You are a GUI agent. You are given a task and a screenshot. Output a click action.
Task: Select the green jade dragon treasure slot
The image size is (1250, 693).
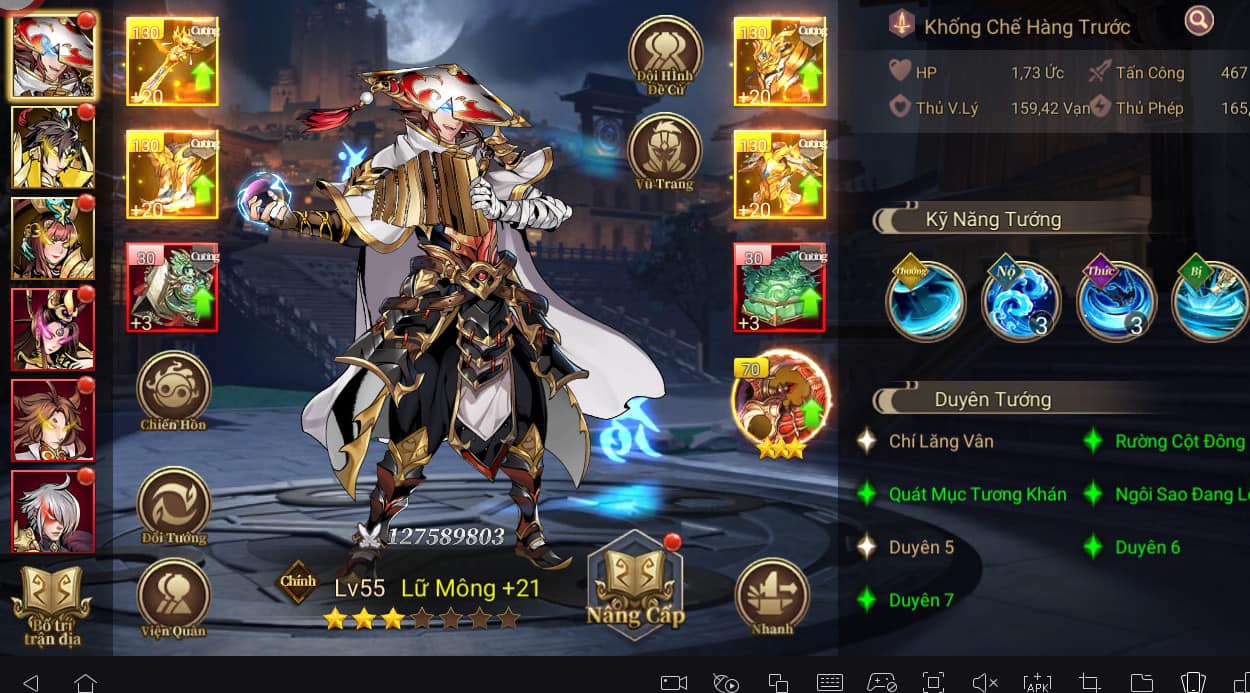pyautogui.click(x=779, y=287)
